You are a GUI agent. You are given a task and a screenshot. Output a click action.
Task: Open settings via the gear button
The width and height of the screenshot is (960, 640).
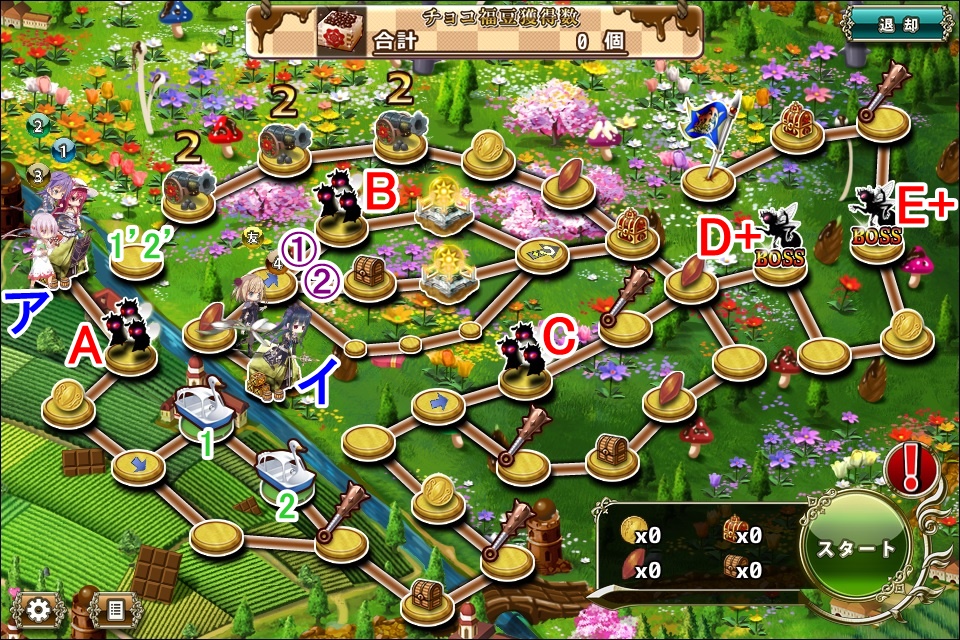coord(39,609)
